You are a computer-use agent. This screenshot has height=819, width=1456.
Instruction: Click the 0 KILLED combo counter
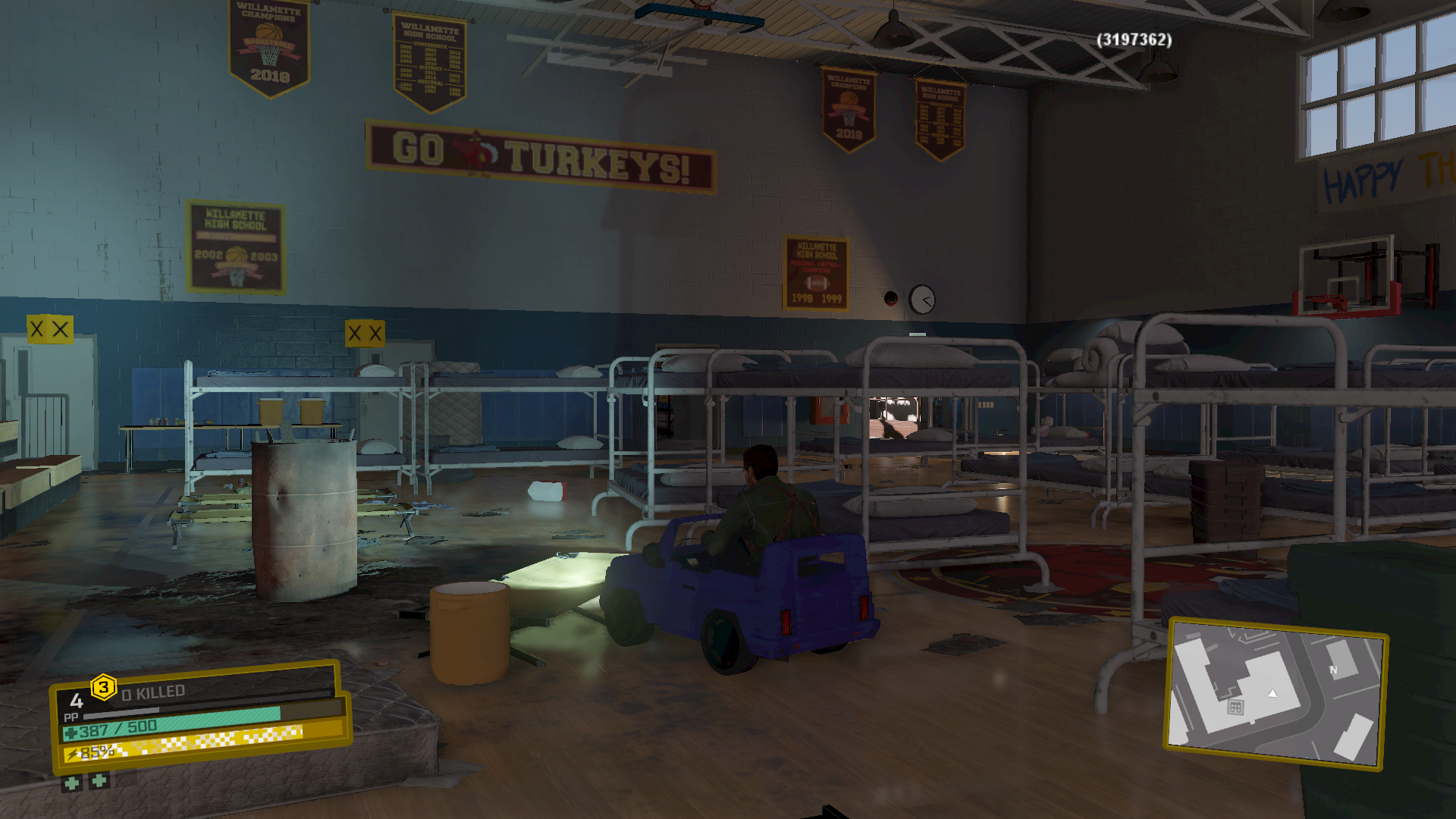pos(152,691)
